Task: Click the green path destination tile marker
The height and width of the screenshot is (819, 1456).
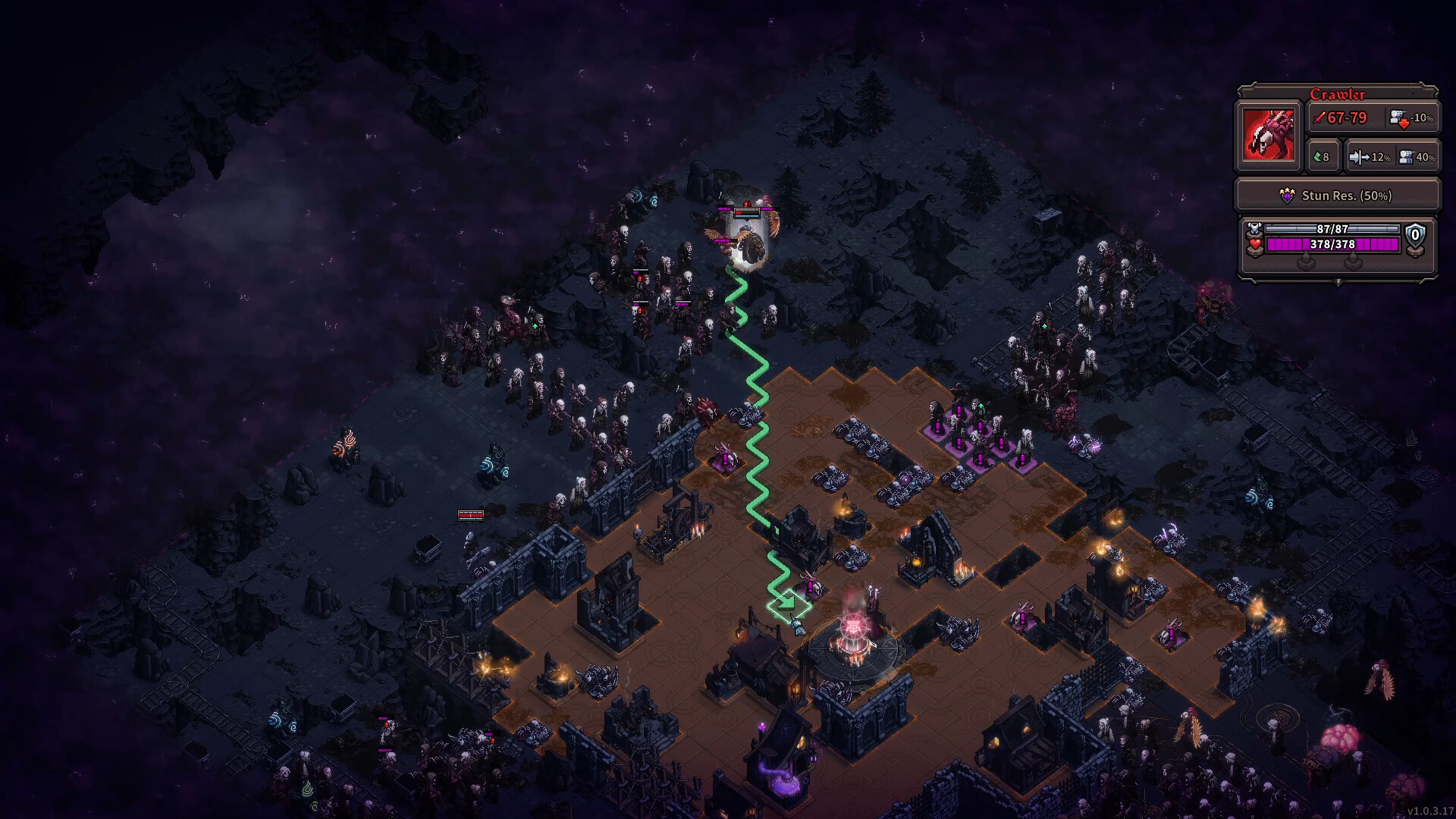Action: click(x=788, y=604)
